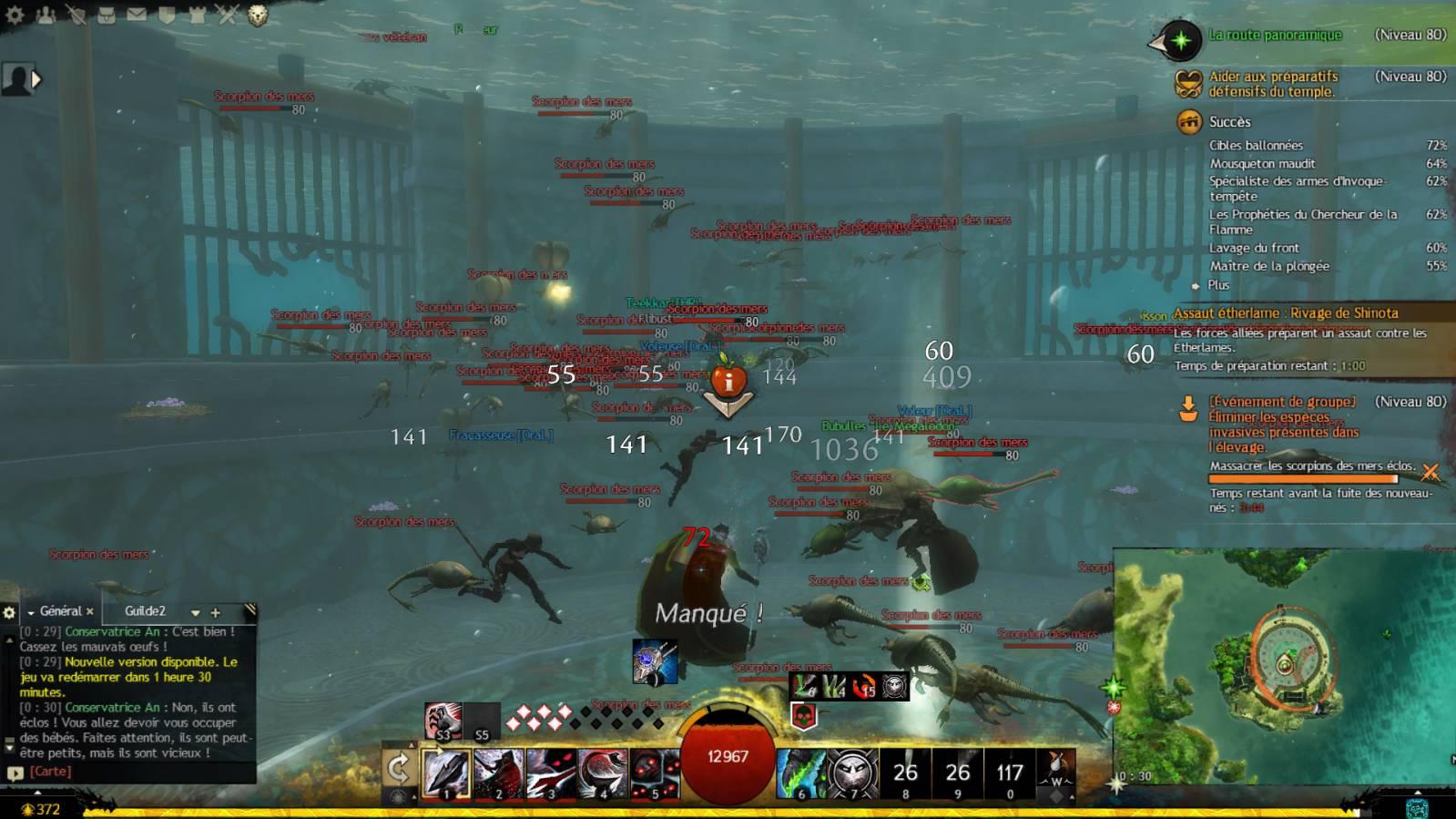Screen dimensions: 1456x819
Task: Activate the skull-face utility skill 7
Action: click(x=853, y=773)
